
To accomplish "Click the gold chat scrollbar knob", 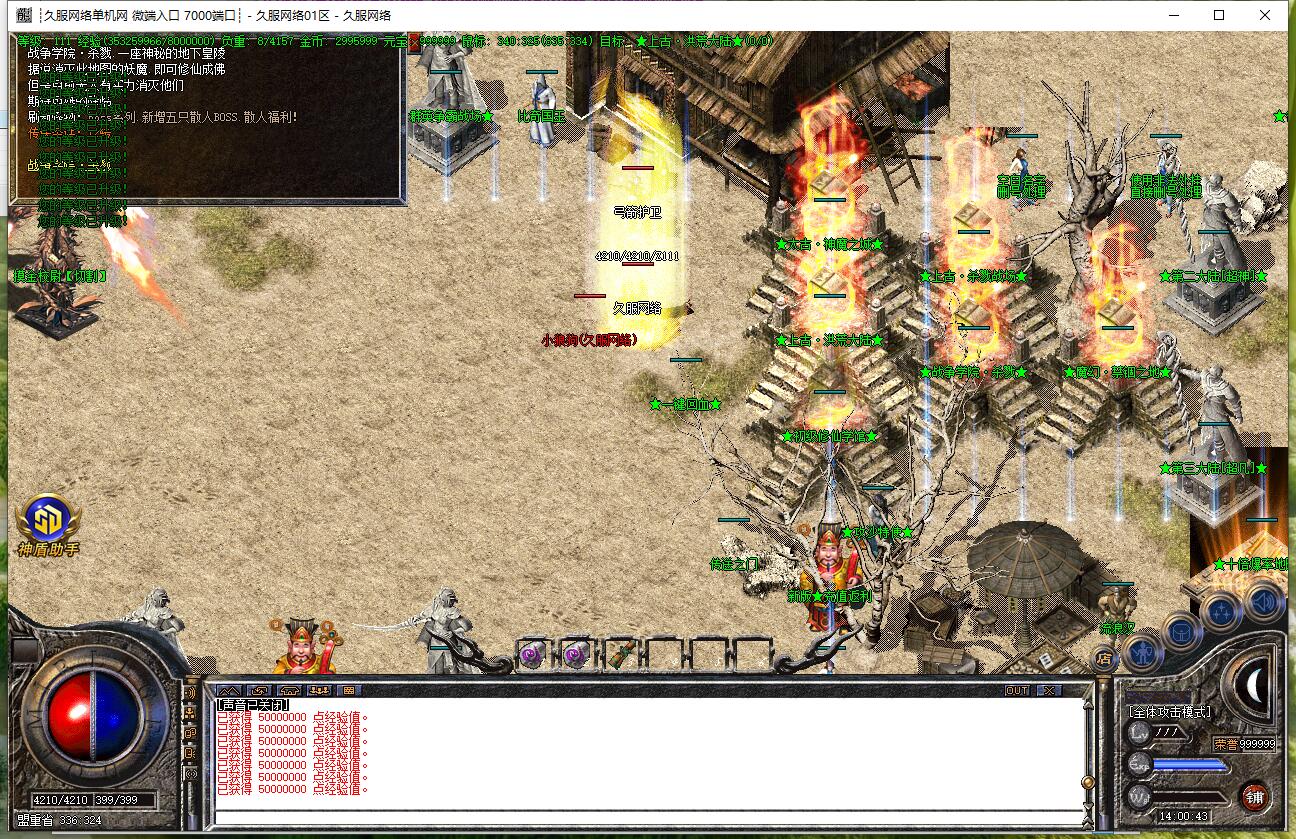I will tap(1088, 783).
